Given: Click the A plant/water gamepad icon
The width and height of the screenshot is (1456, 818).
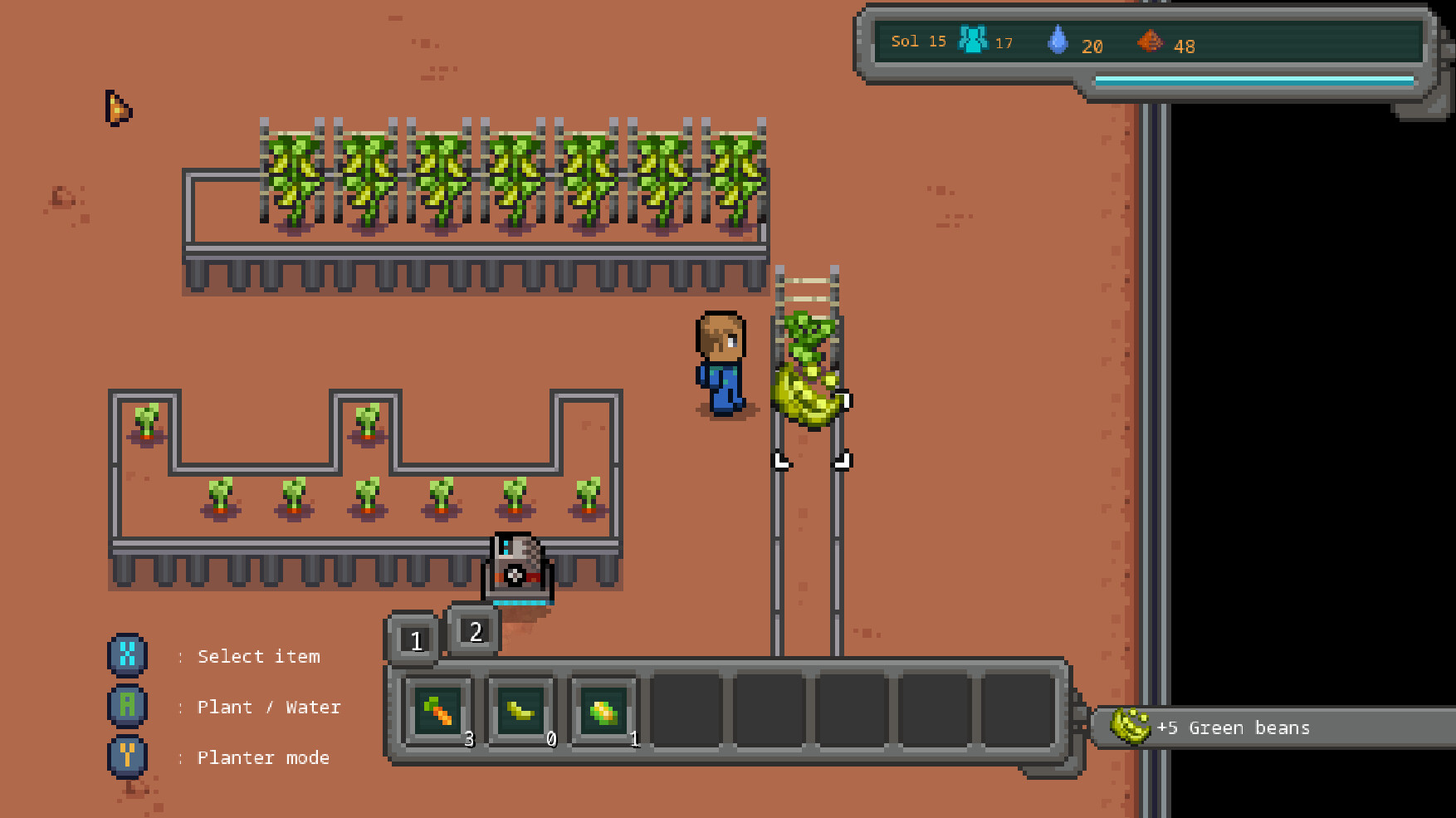Looking at the screenshot, I should (127, 707).
